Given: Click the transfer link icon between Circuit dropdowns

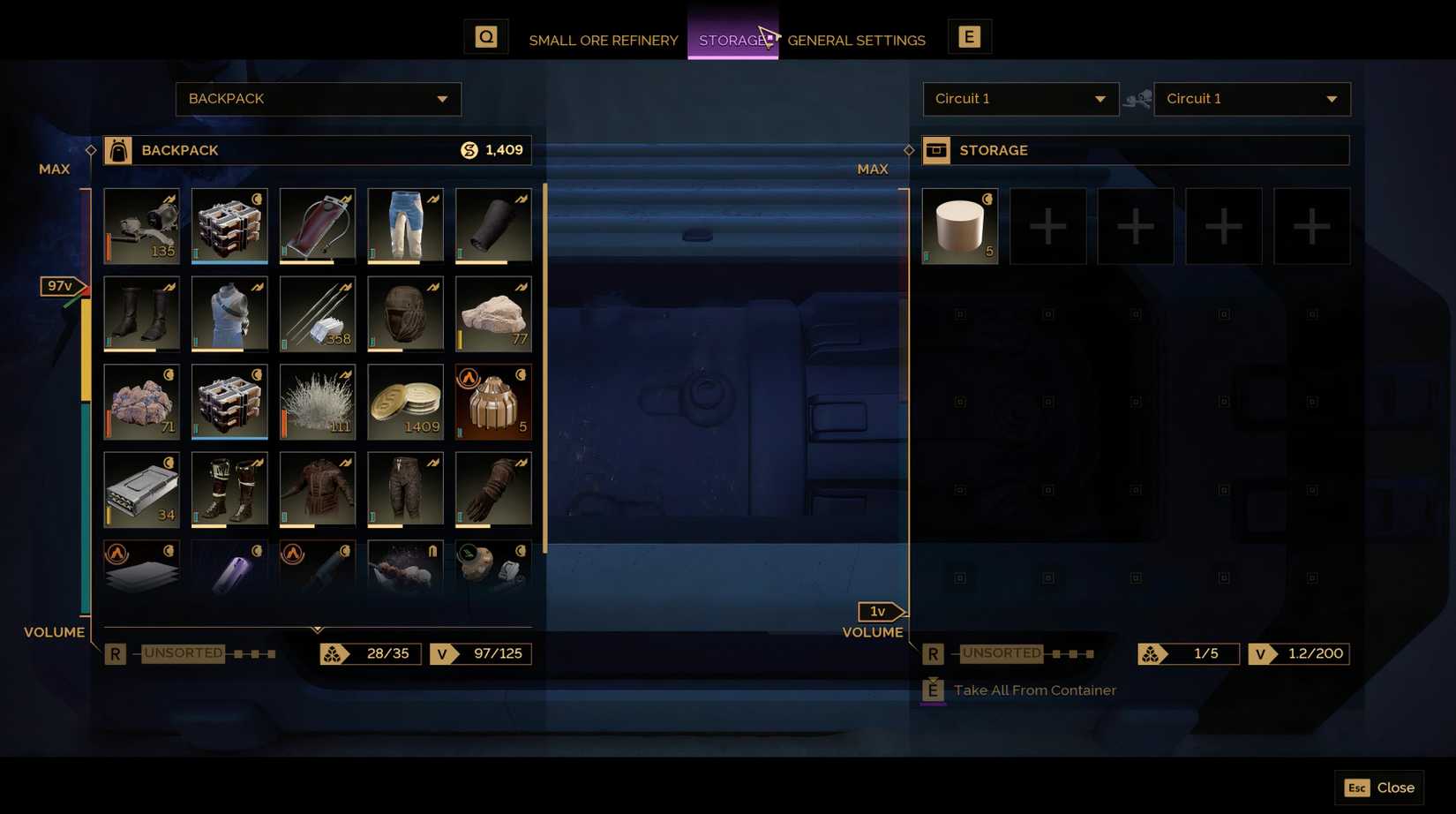Looking at the screenshot, I should (x=1138, y=99).
